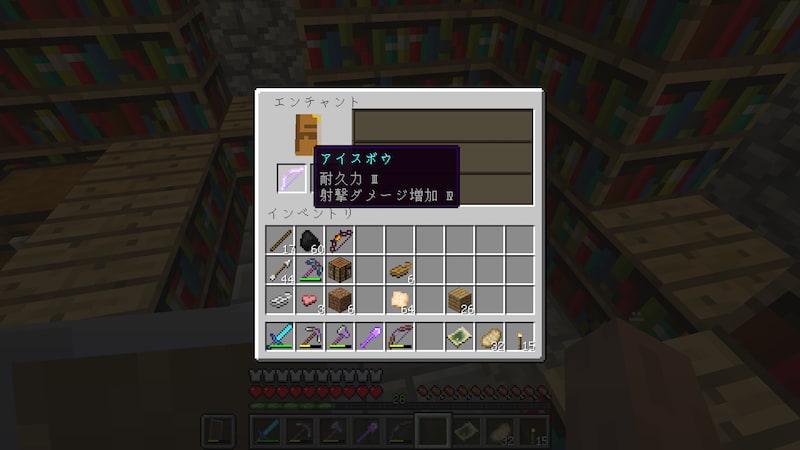Select the stack of 26 oak planks
Image resolution: width=800 pixels, height=450 pixels.
point(460,299)
